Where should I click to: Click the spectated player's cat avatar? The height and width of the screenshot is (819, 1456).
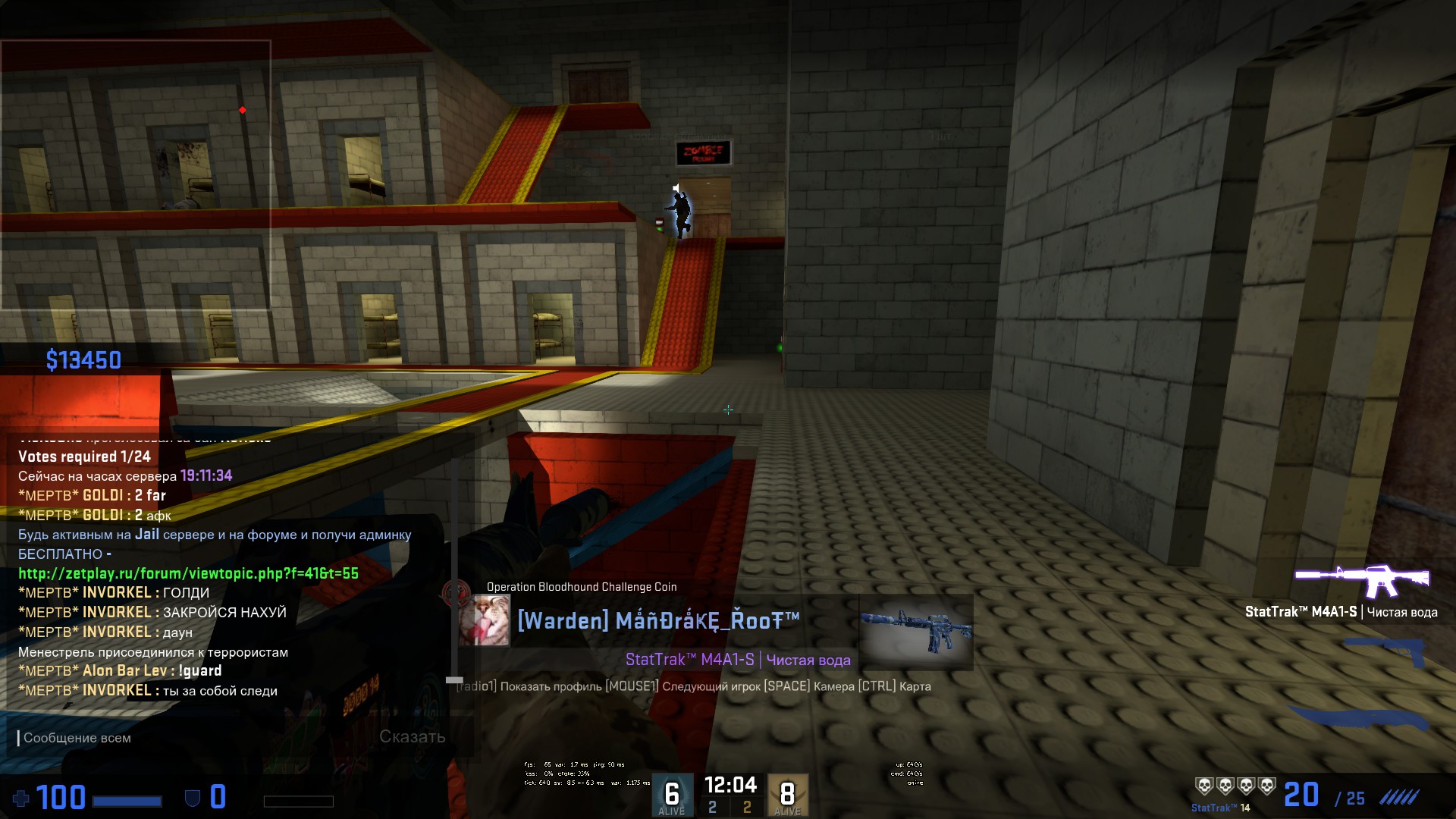(x=484, y=620)
